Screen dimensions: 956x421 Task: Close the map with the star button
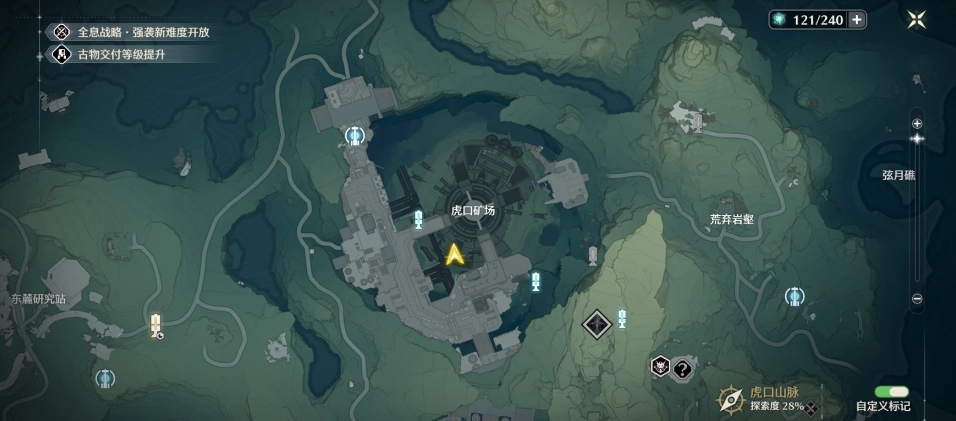click(x=916, y=20)
